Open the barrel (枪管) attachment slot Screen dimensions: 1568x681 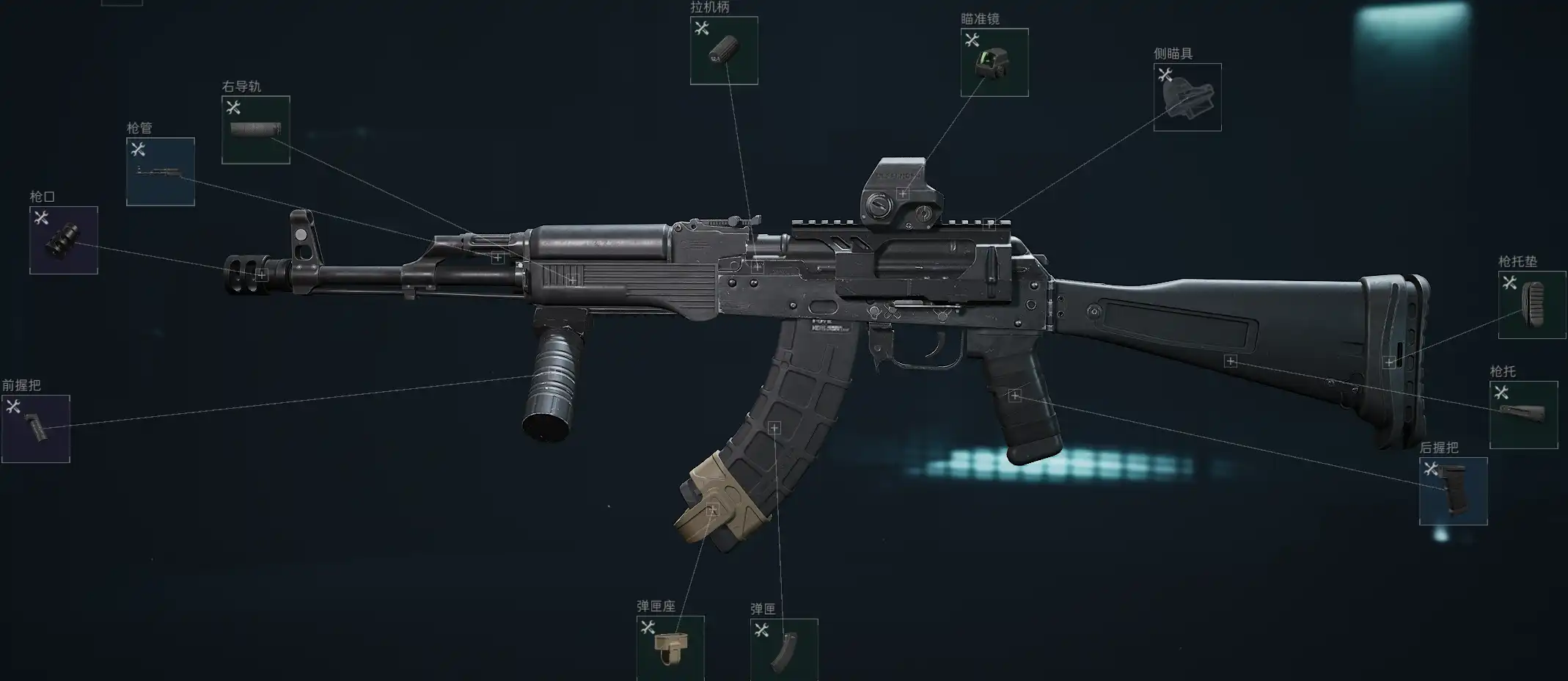tap(161, 172)
